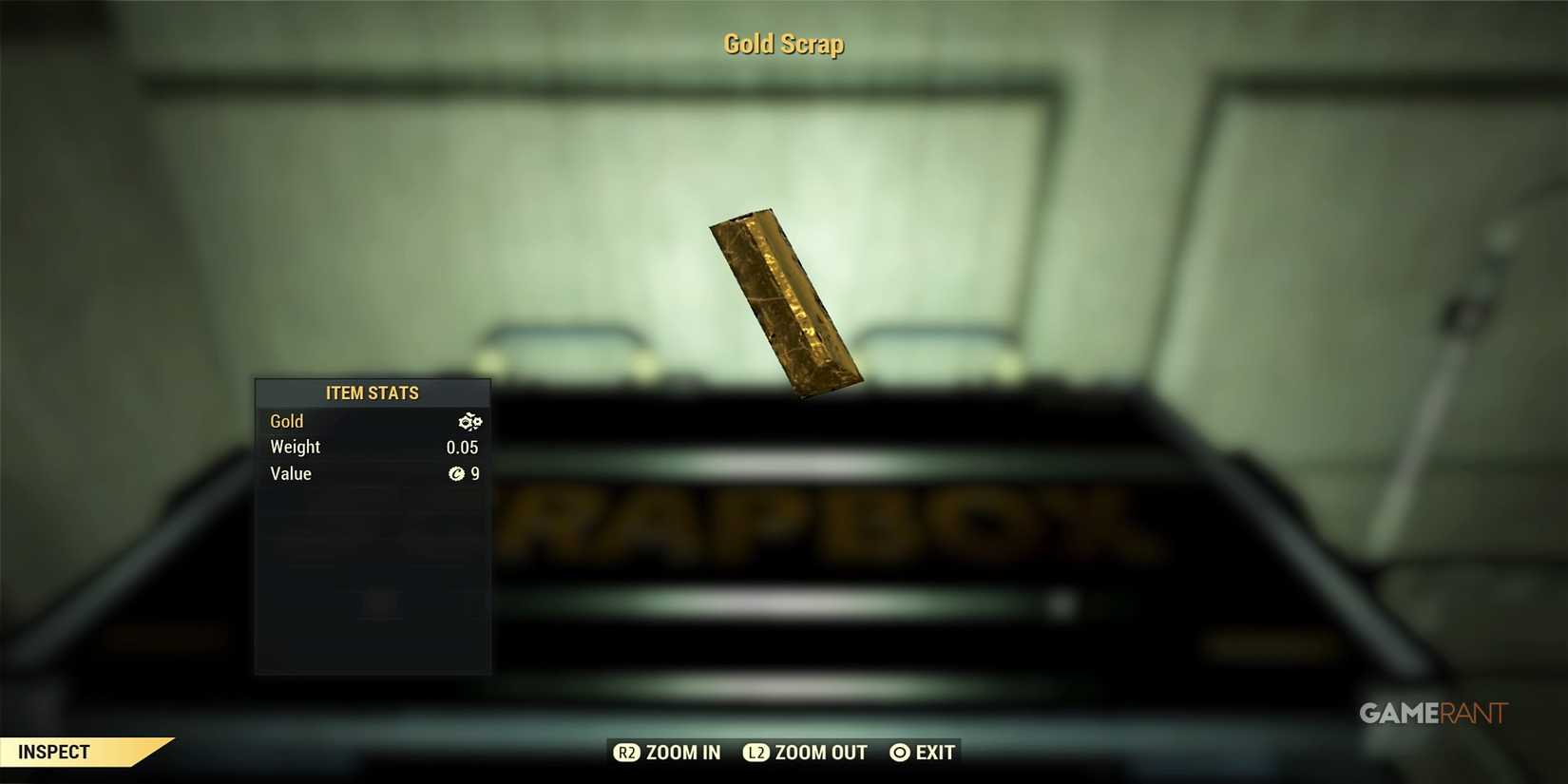Activate the ZOOM OUT control

tap(804, 752)
